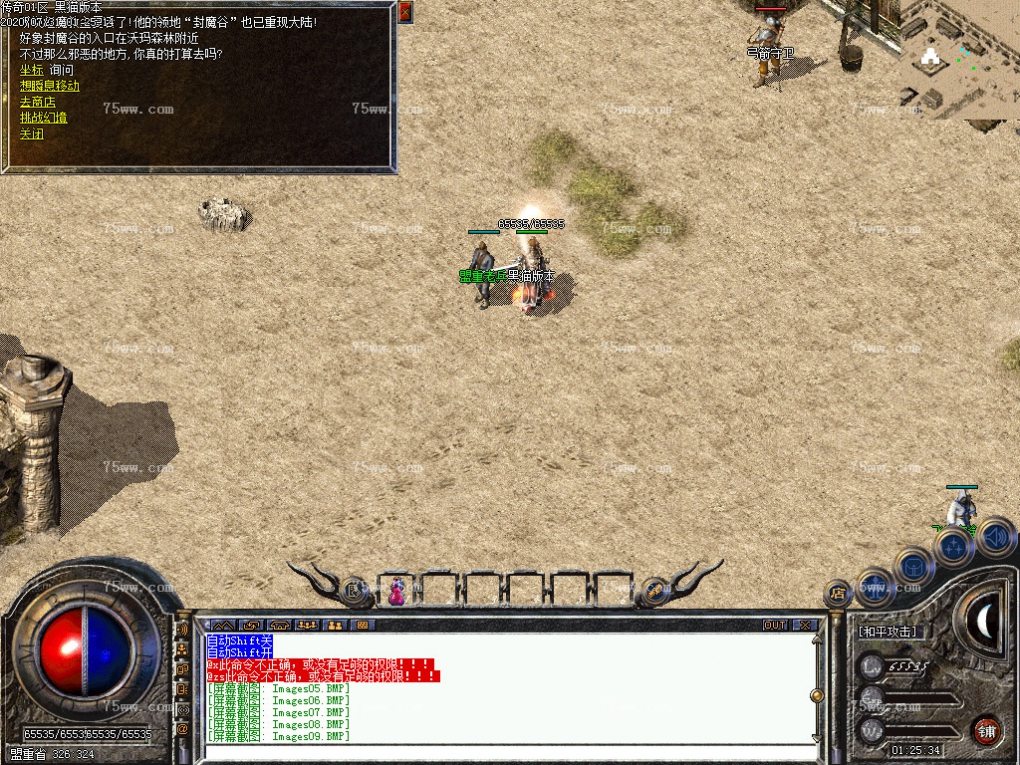1020x765 pixels.
Task: Pick the 挑战幻境 dialogue option
Action: coord(43,118)
